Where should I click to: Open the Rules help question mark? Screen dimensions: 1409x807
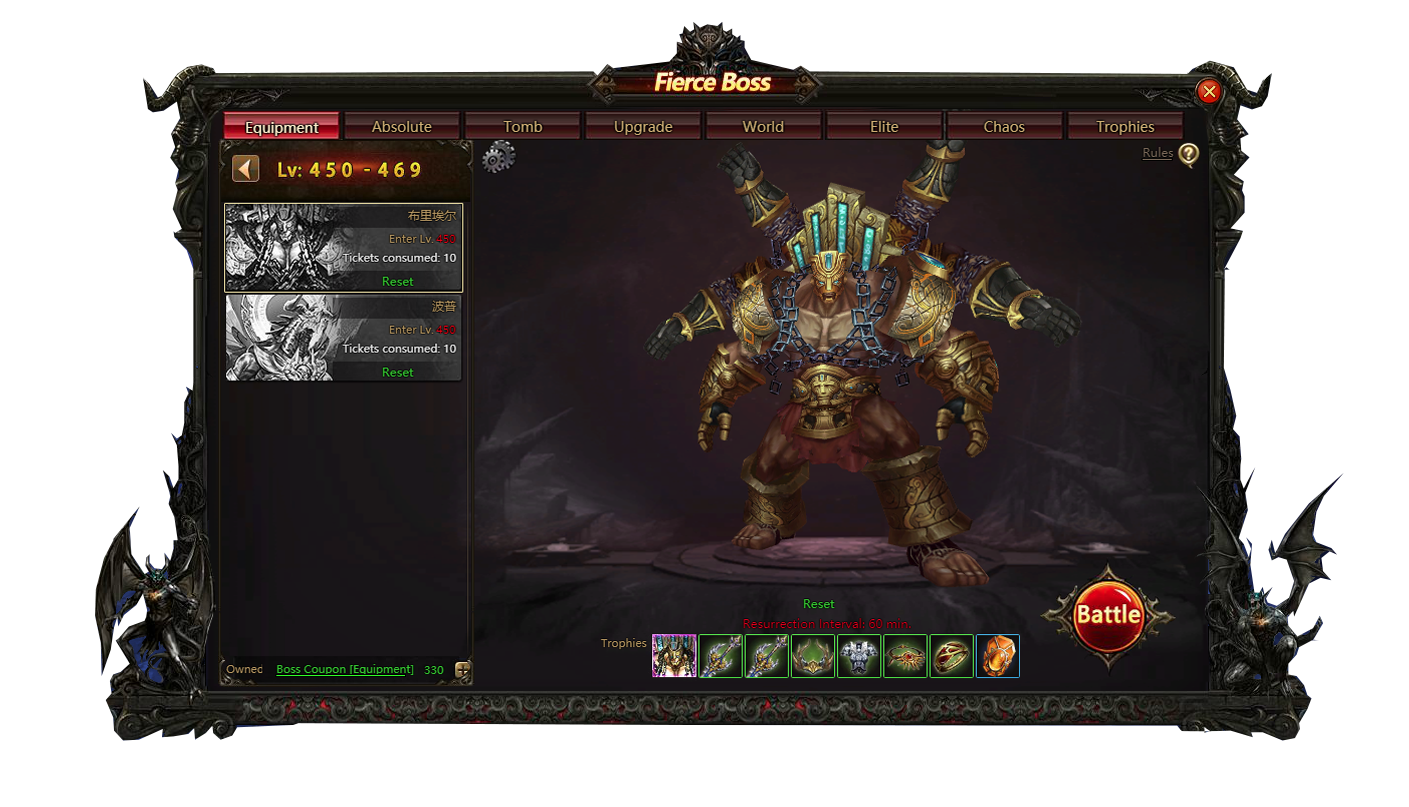click(x=1187, y=155)
